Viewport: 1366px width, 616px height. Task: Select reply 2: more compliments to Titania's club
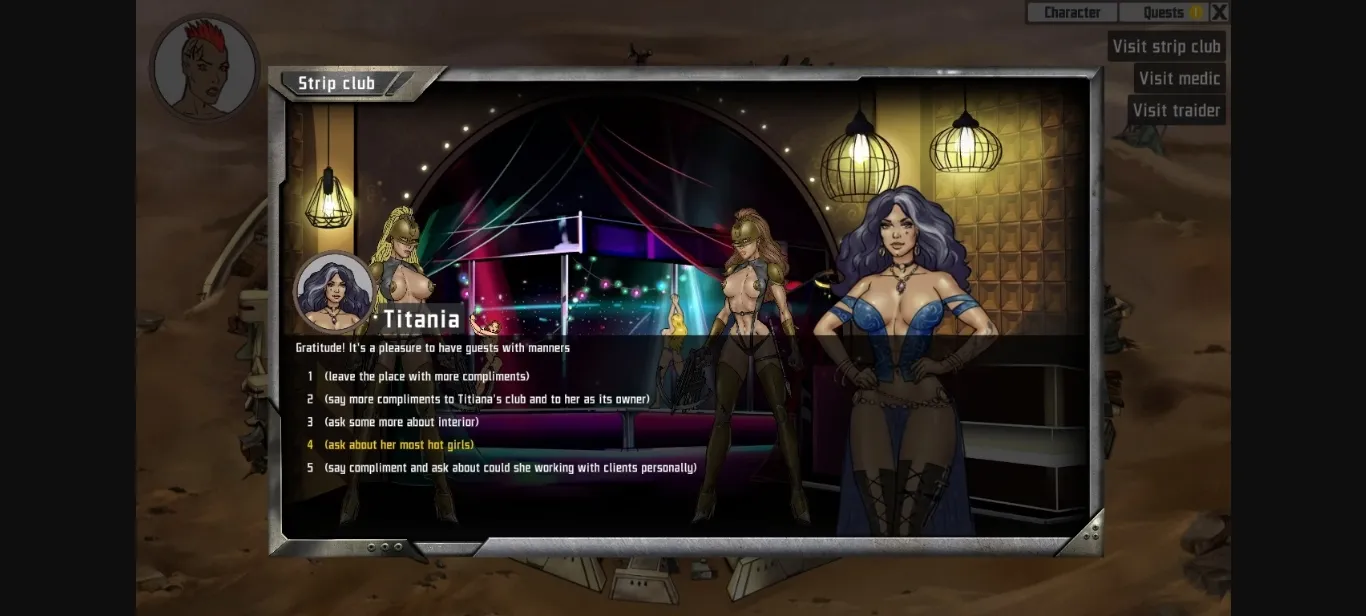tap(487, 400)
